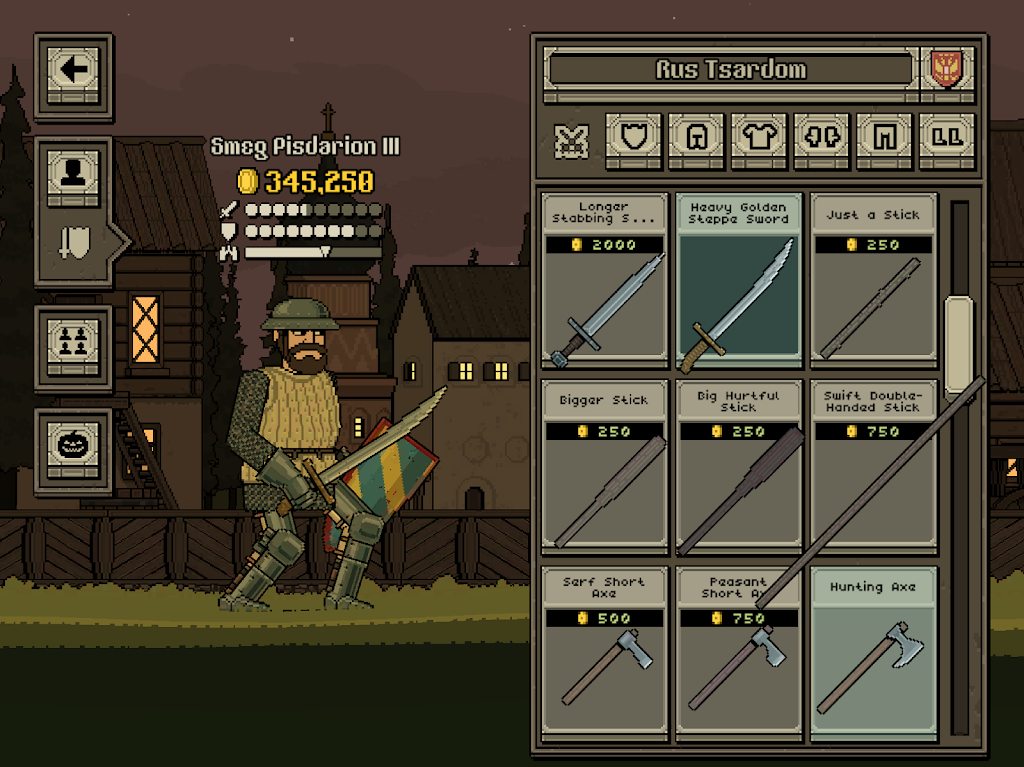Show the shield category
Image resolution: width=1024 pixels, height=767 pixels.
point(634,138)
